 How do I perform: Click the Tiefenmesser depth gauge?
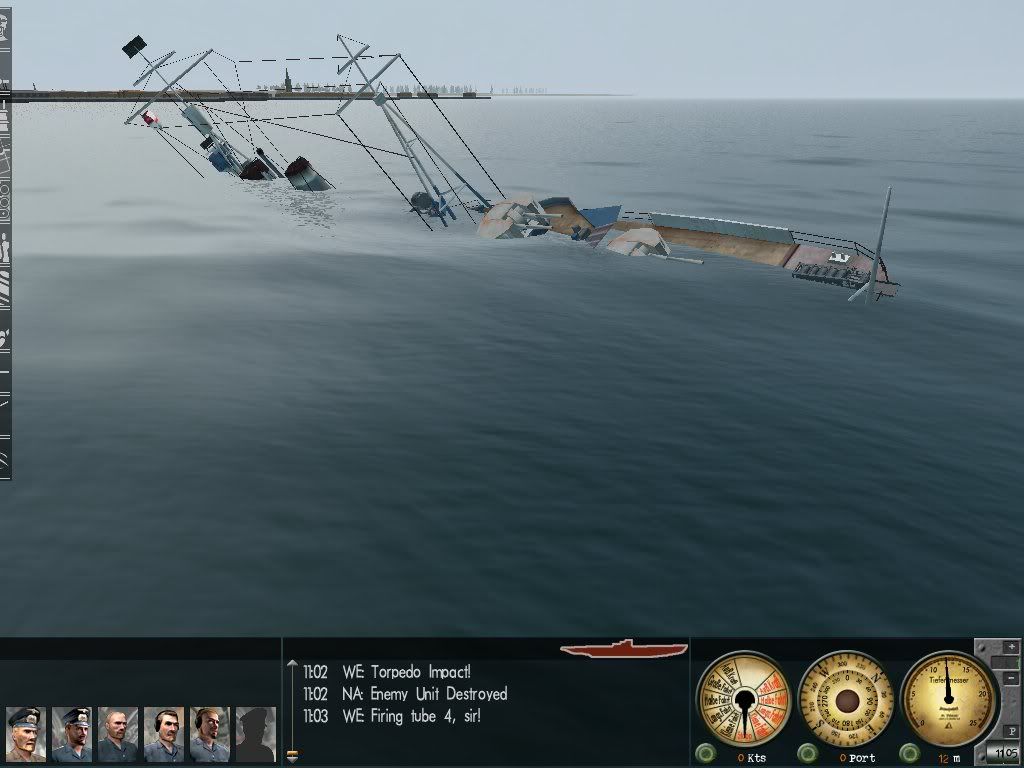949,698
